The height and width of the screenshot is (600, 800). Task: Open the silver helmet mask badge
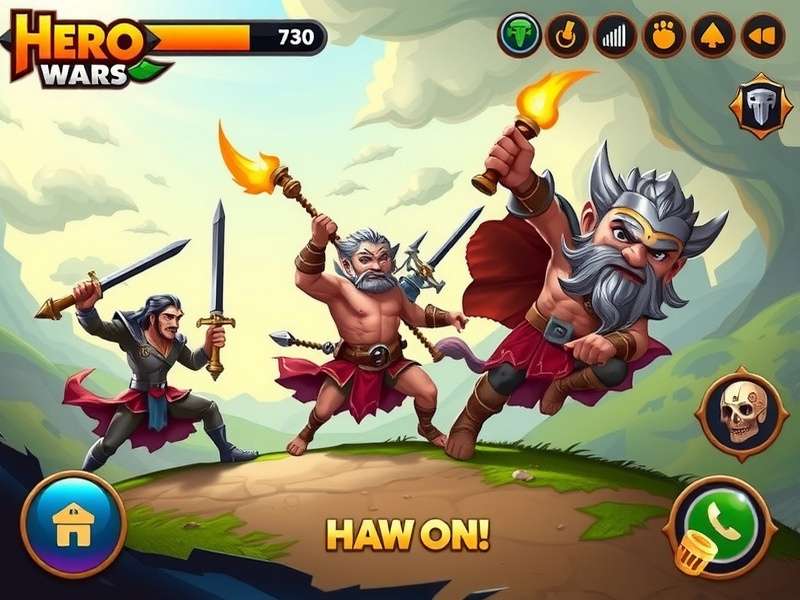click(763, 107)
